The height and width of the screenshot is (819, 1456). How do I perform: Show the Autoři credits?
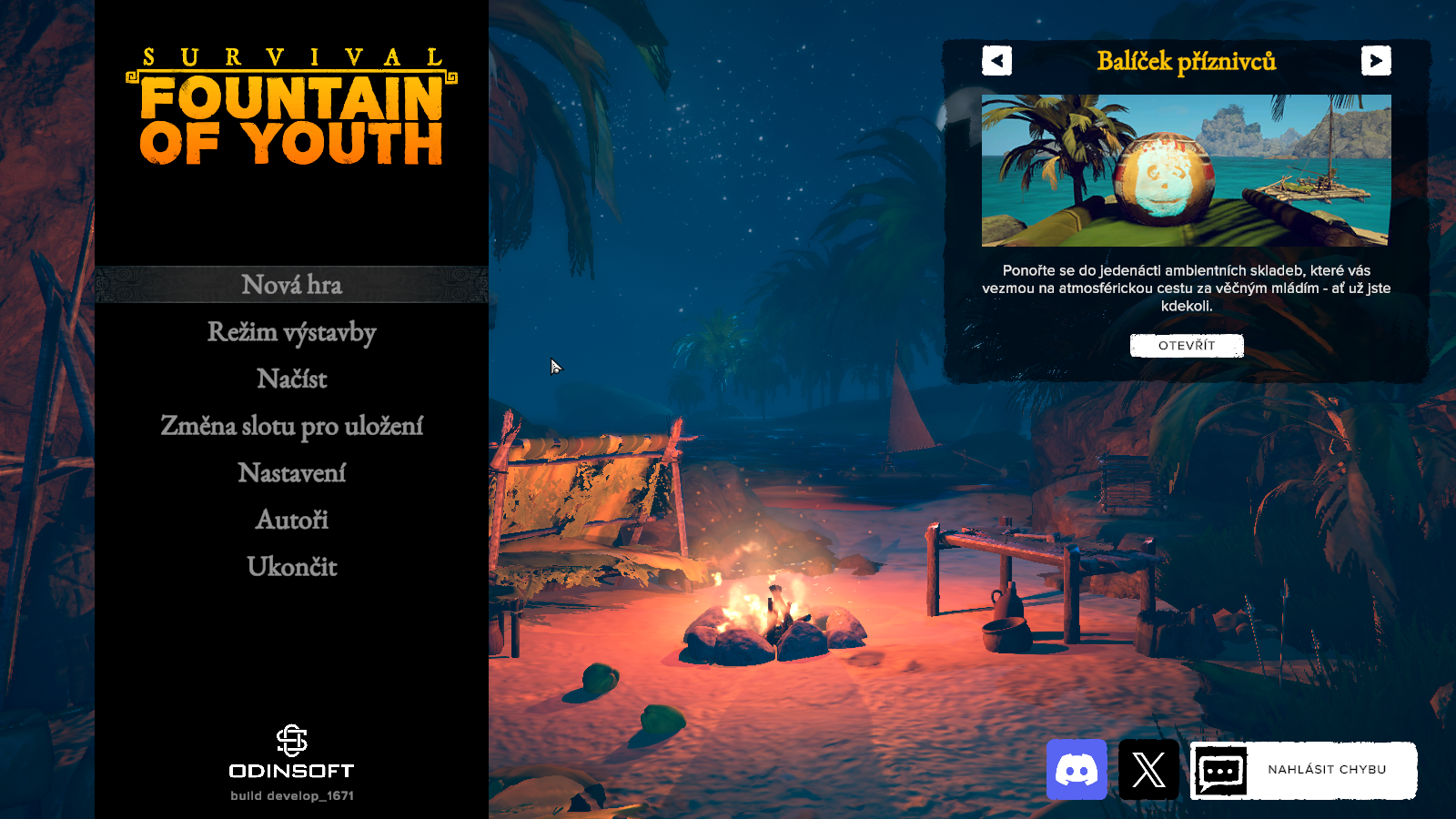pyautogui.click(x=291, y=520)
